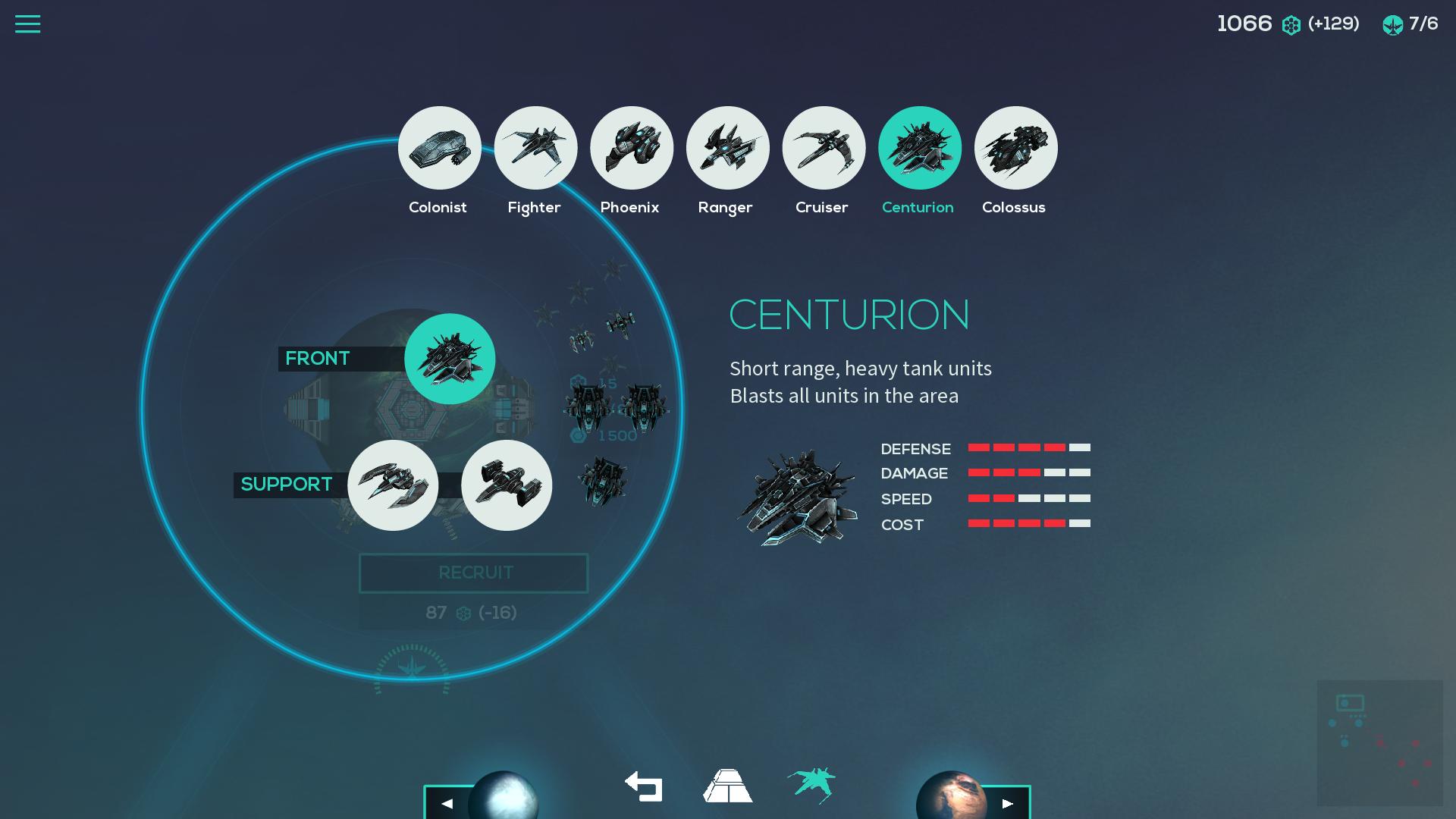
Task: Click the RECRUIT button
Action: pyautogui.click(x=473, y=573)
